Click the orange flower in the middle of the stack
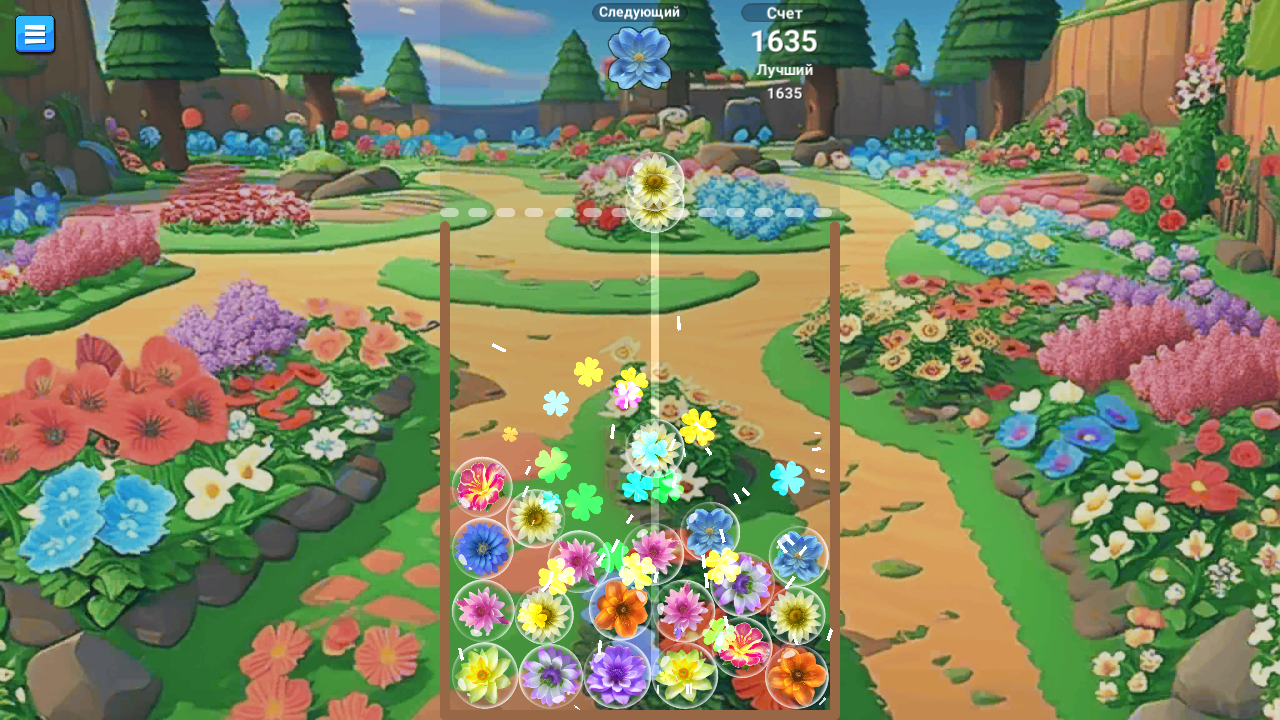1280x720 pixels. [619, 609]
